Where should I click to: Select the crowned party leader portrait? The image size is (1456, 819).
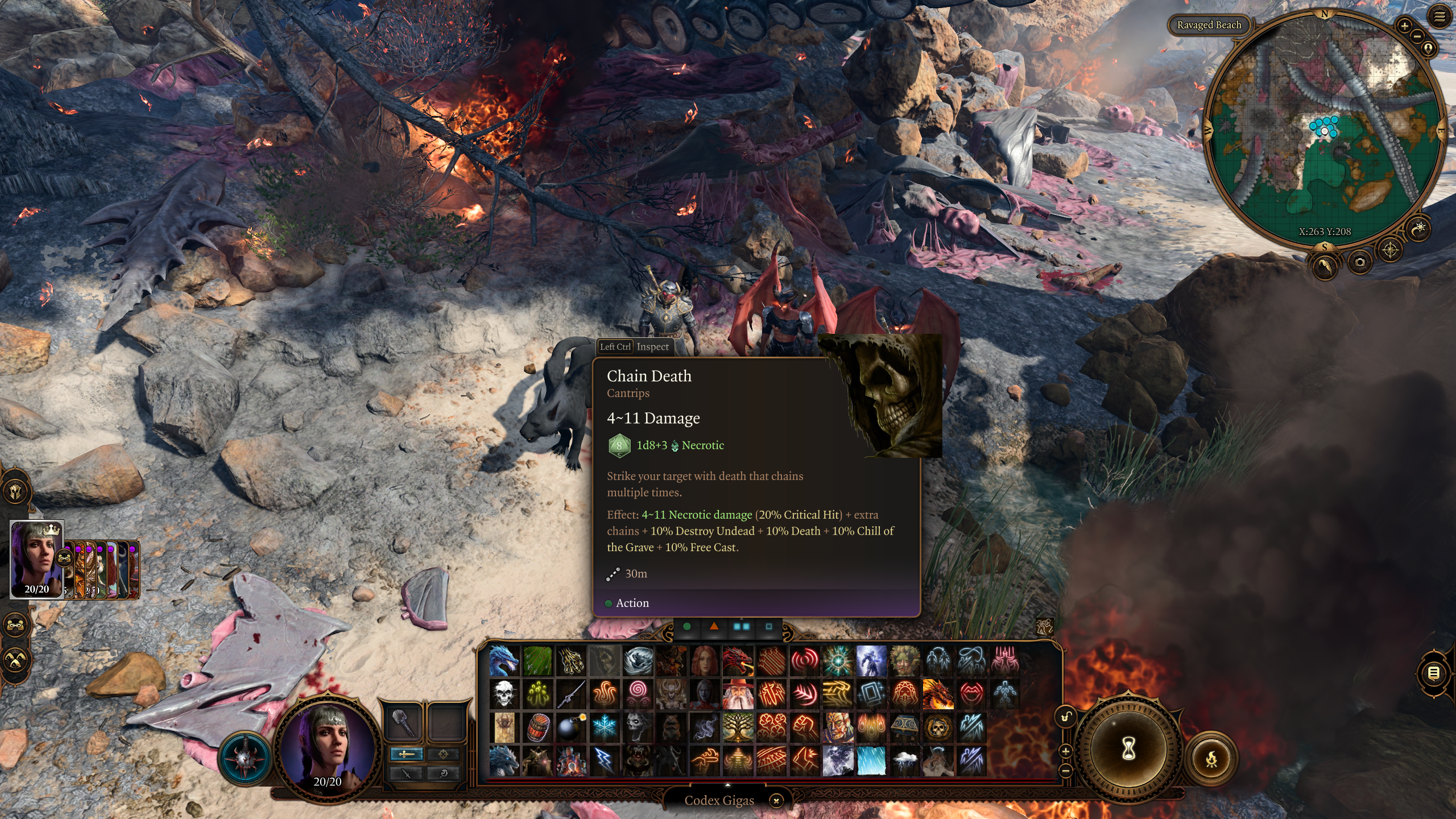[x=36, y=560]
